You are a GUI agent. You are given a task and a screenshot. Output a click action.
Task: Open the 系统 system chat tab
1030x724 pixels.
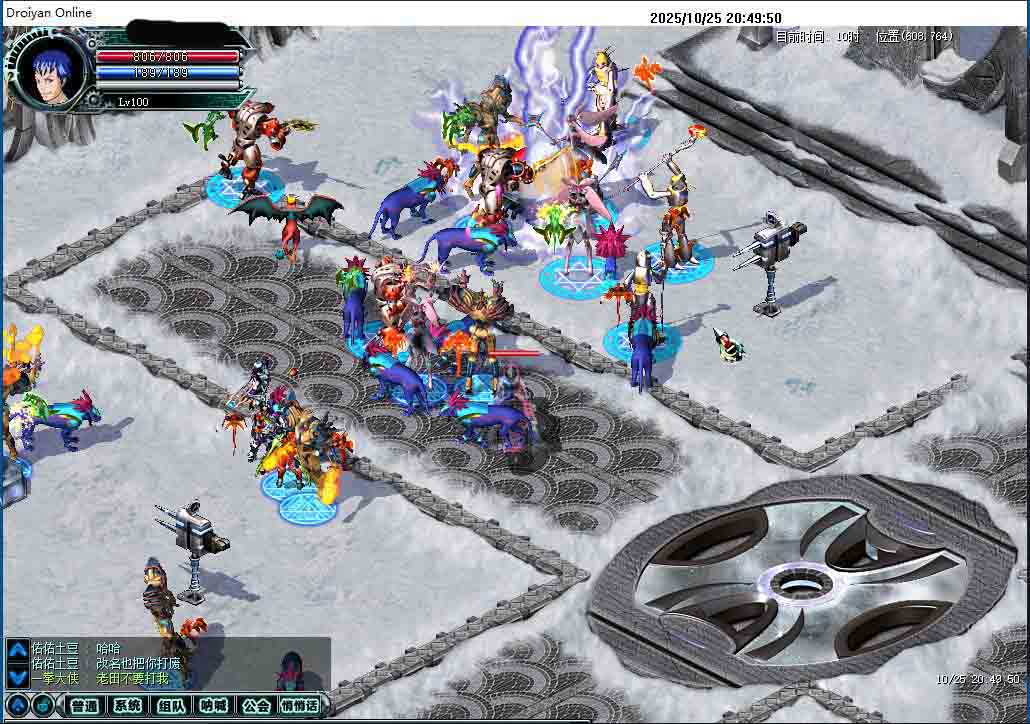coord(128,706)
